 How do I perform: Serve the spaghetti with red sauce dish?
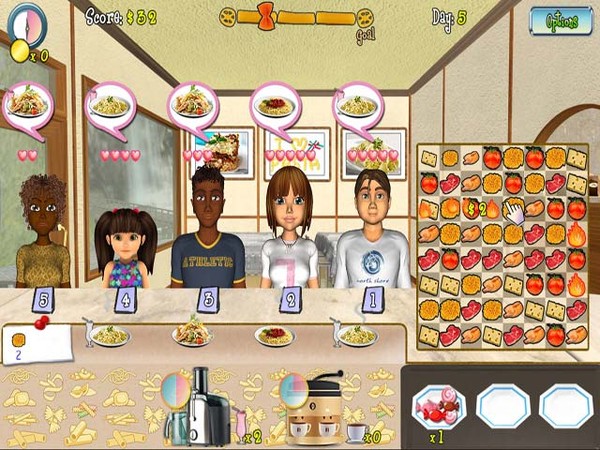coord(274,335)
